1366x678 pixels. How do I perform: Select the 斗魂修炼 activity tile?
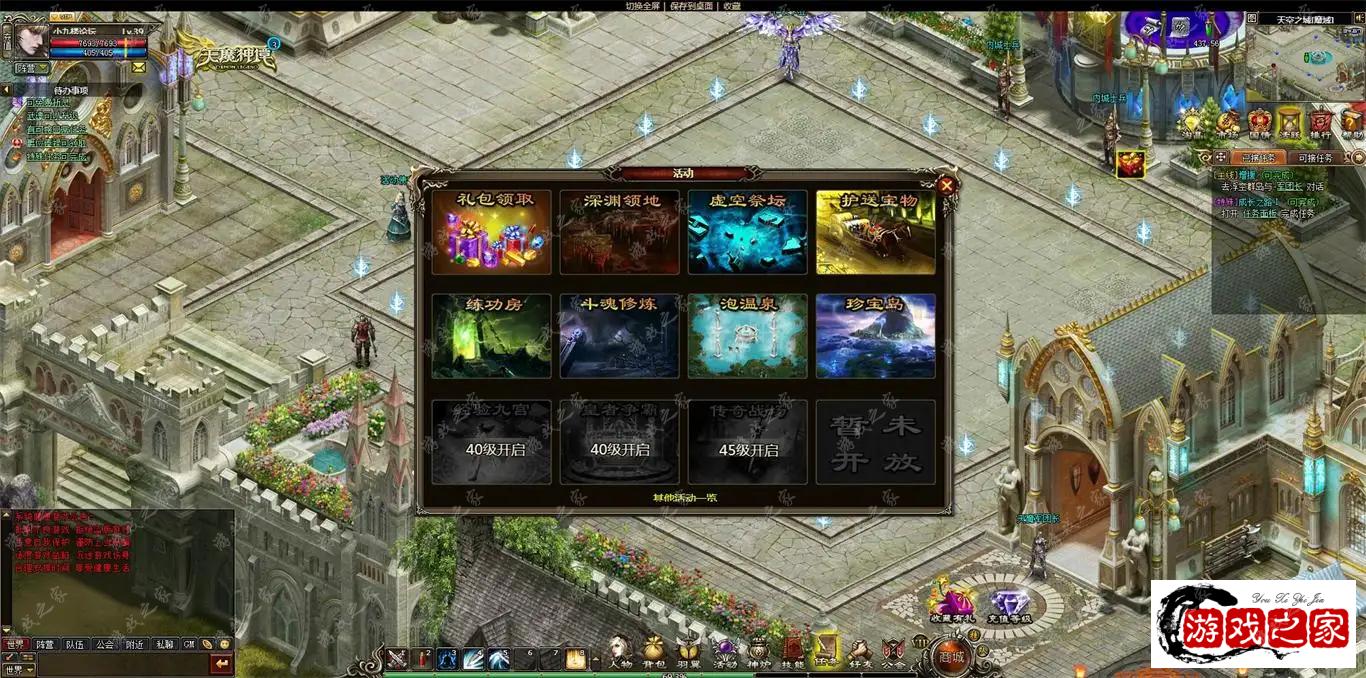[x=619, y=336]
